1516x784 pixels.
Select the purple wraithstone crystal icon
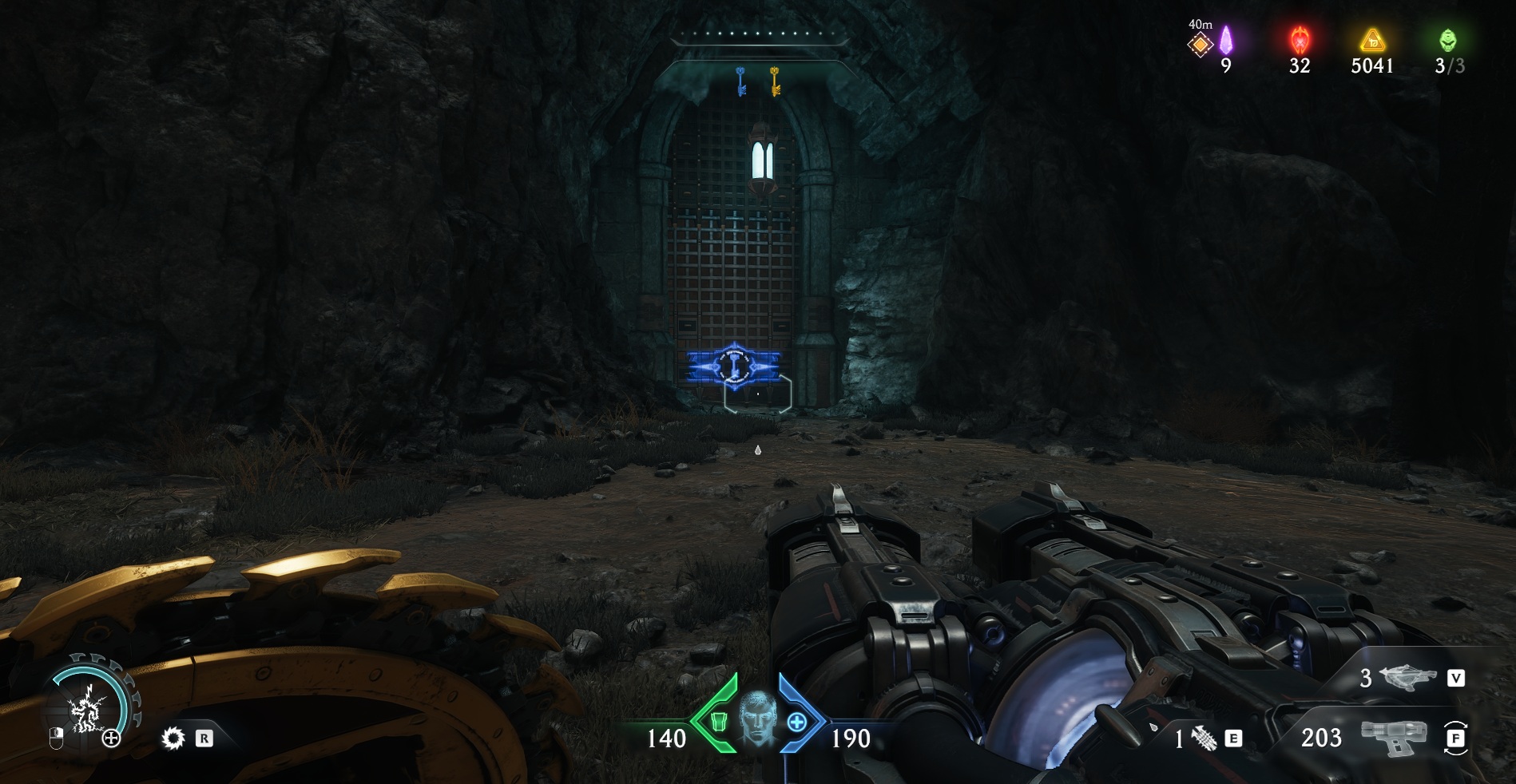(x=1226, y=40)
